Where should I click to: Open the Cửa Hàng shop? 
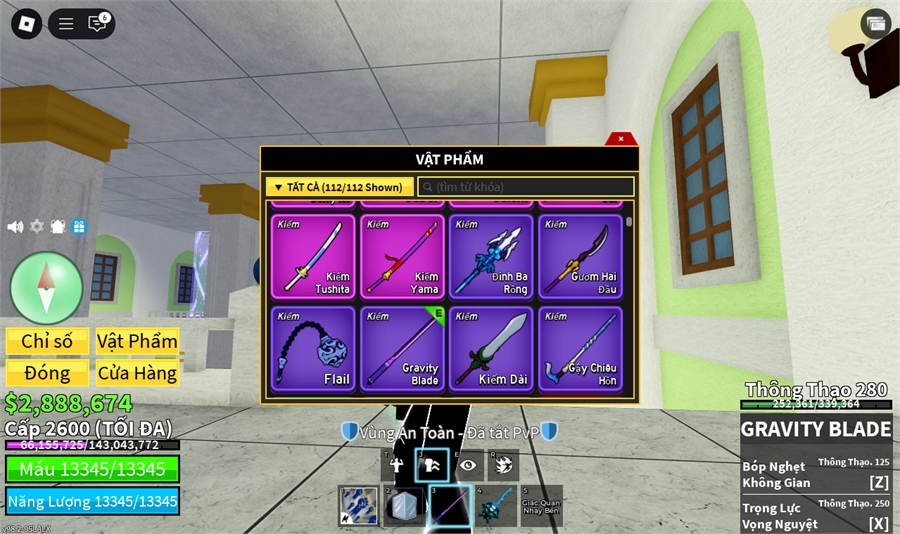pos(137,373)
